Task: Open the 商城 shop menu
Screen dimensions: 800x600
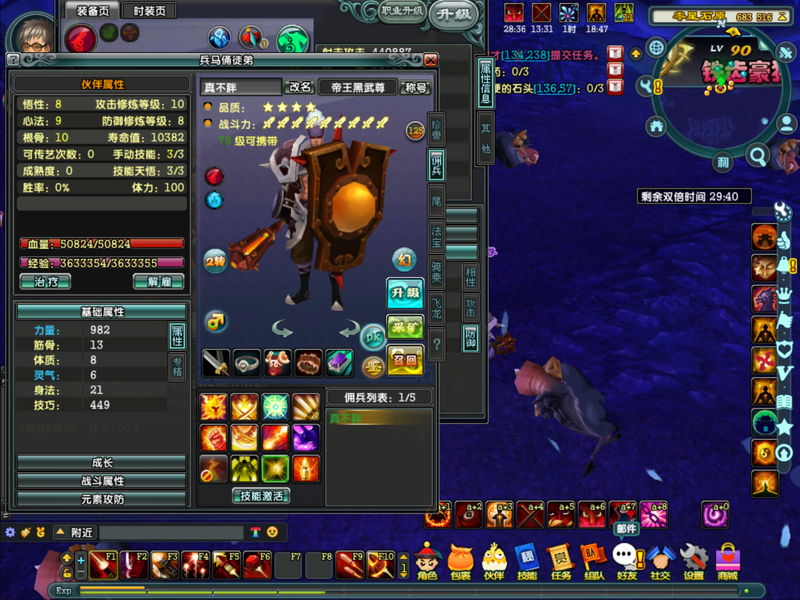Action: click(727, 560)
